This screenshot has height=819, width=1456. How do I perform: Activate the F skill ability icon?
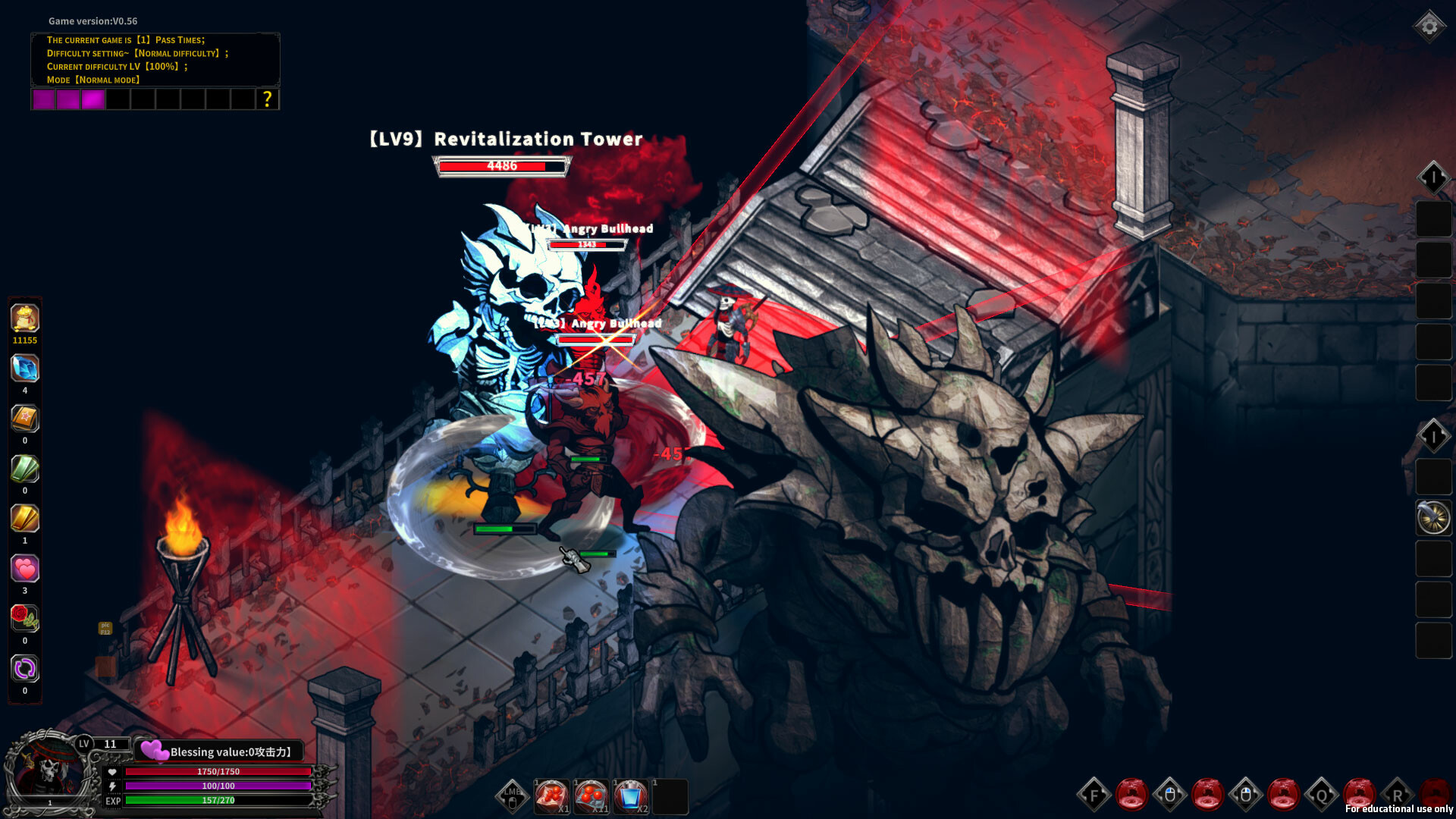coord(1093,796)
